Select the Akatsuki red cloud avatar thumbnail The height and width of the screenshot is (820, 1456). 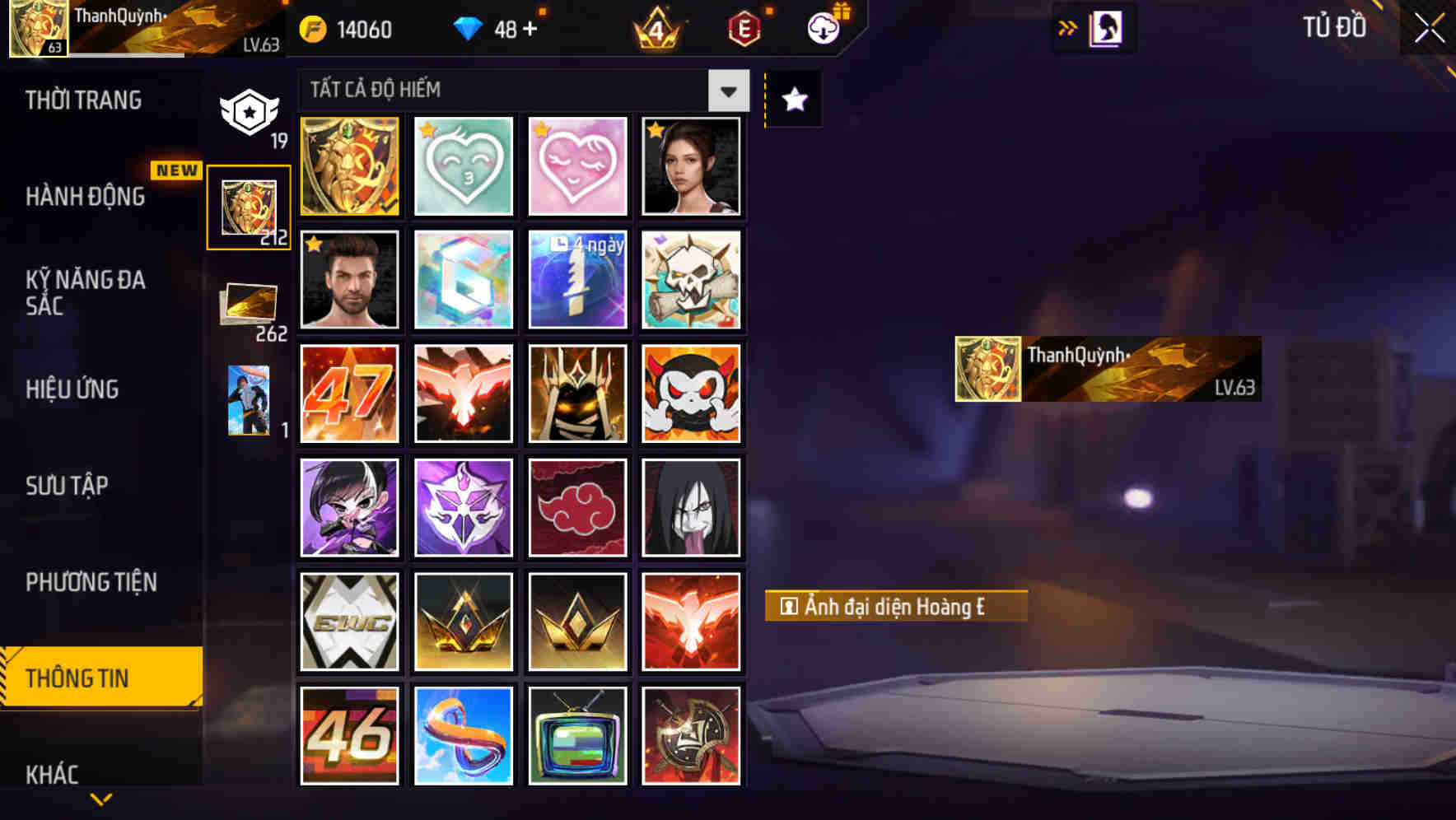coord(577,506)
